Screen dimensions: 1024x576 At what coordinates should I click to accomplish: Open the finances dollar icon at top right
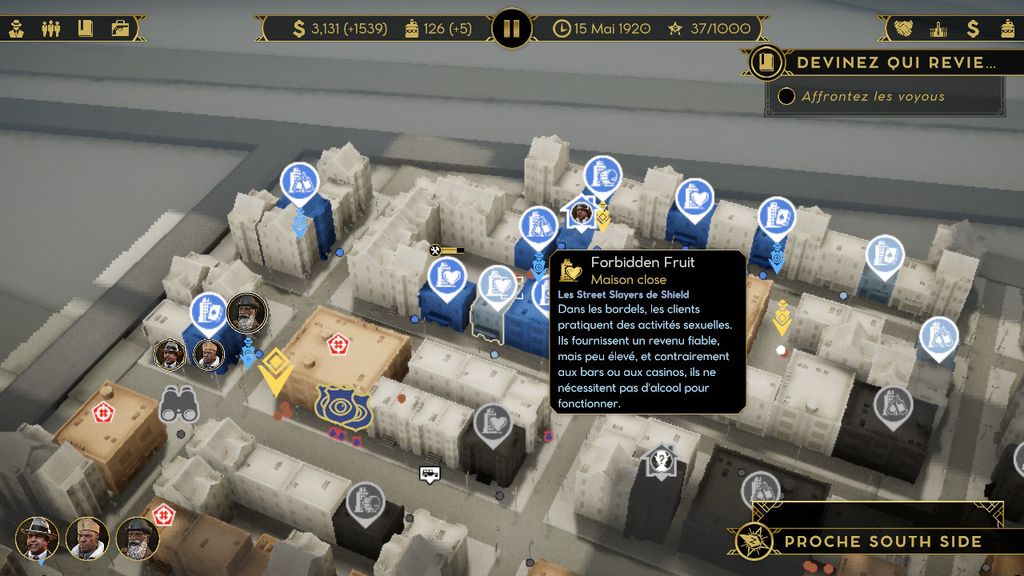(972, 28)
